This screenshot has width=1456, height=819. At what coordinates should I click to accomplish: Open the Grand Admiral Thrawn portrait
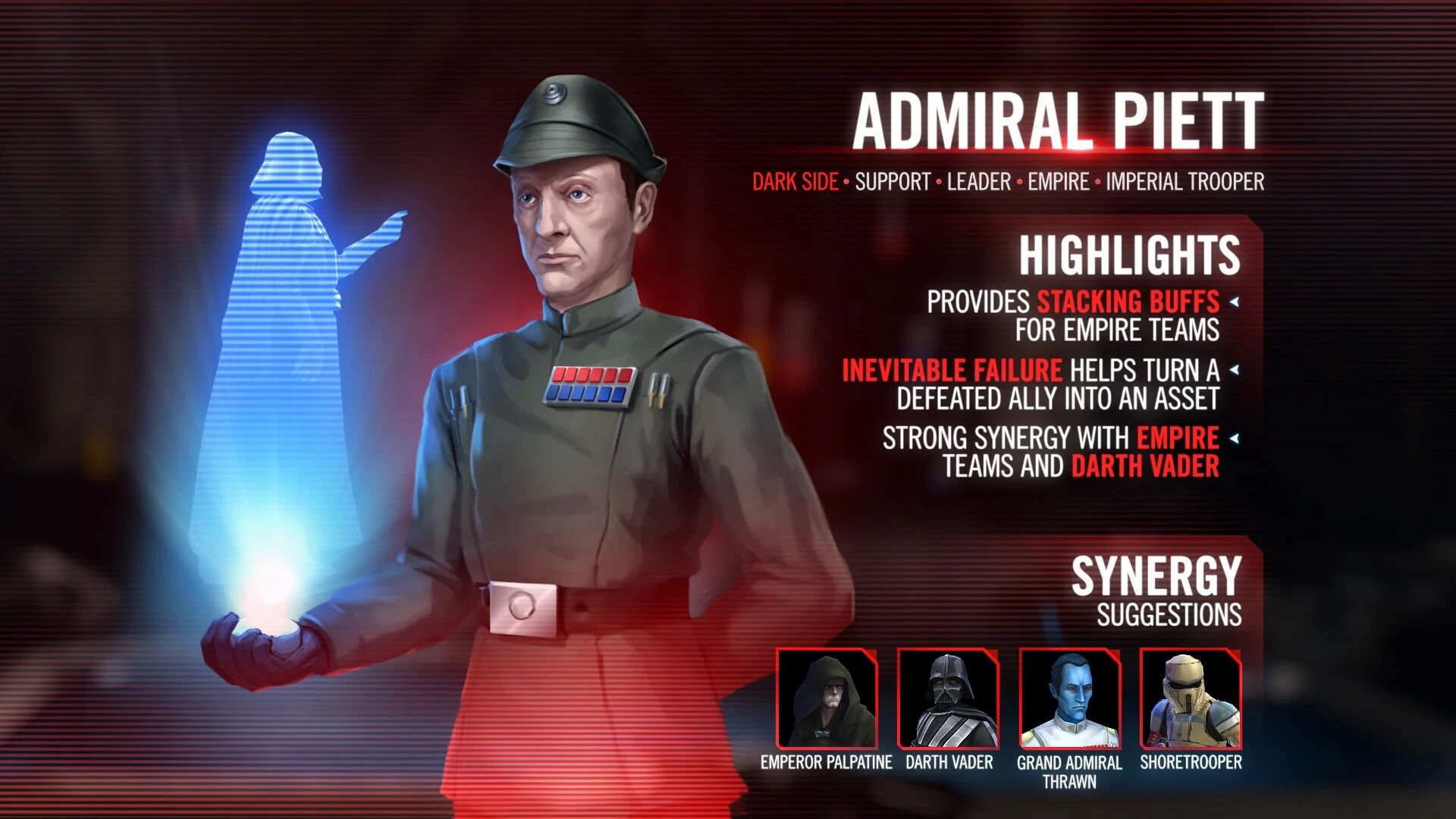pos(1069,698)
